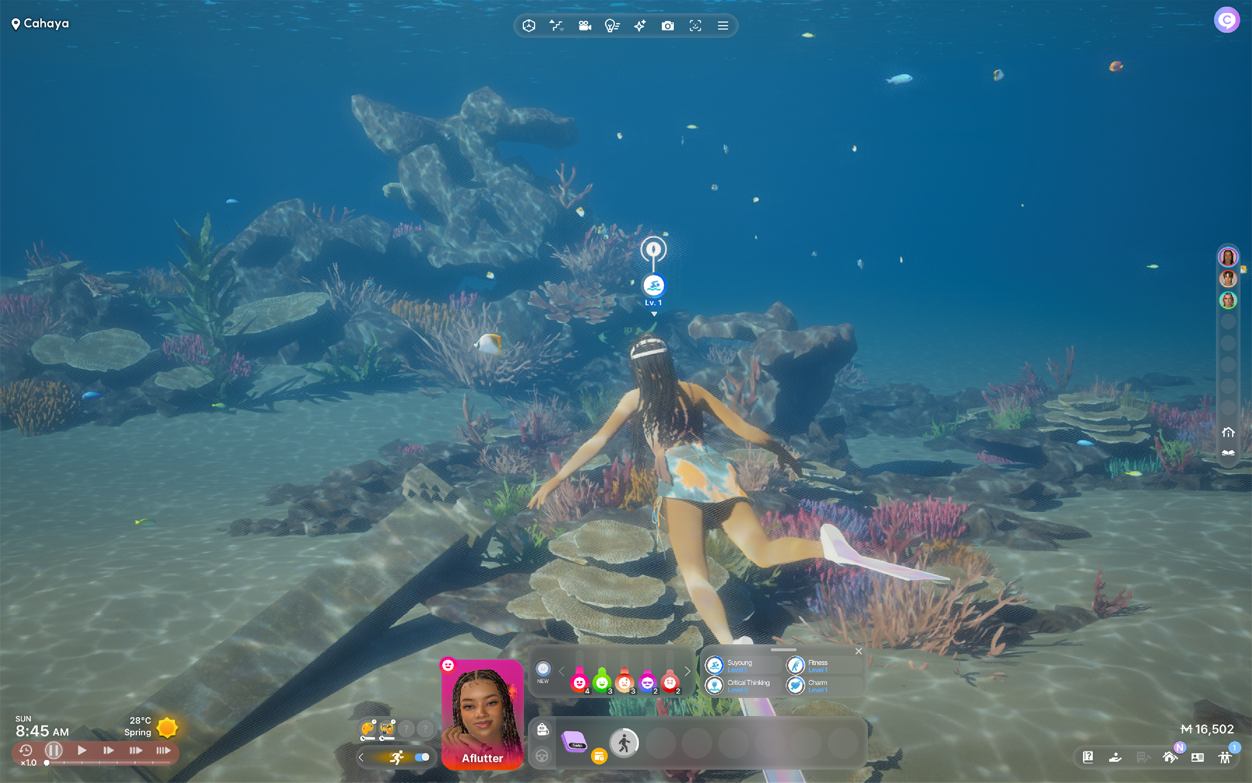This screenshot has height=783, width=1252.
Task: Choose the fastest game speed arrow
Action: [x=162, y=750]
